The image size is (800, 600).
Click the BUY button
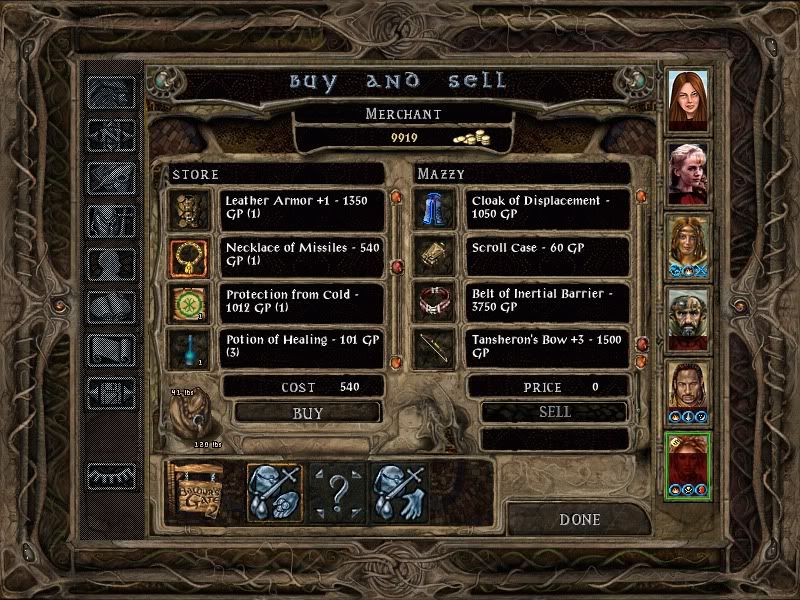click(x=307, y=412)
